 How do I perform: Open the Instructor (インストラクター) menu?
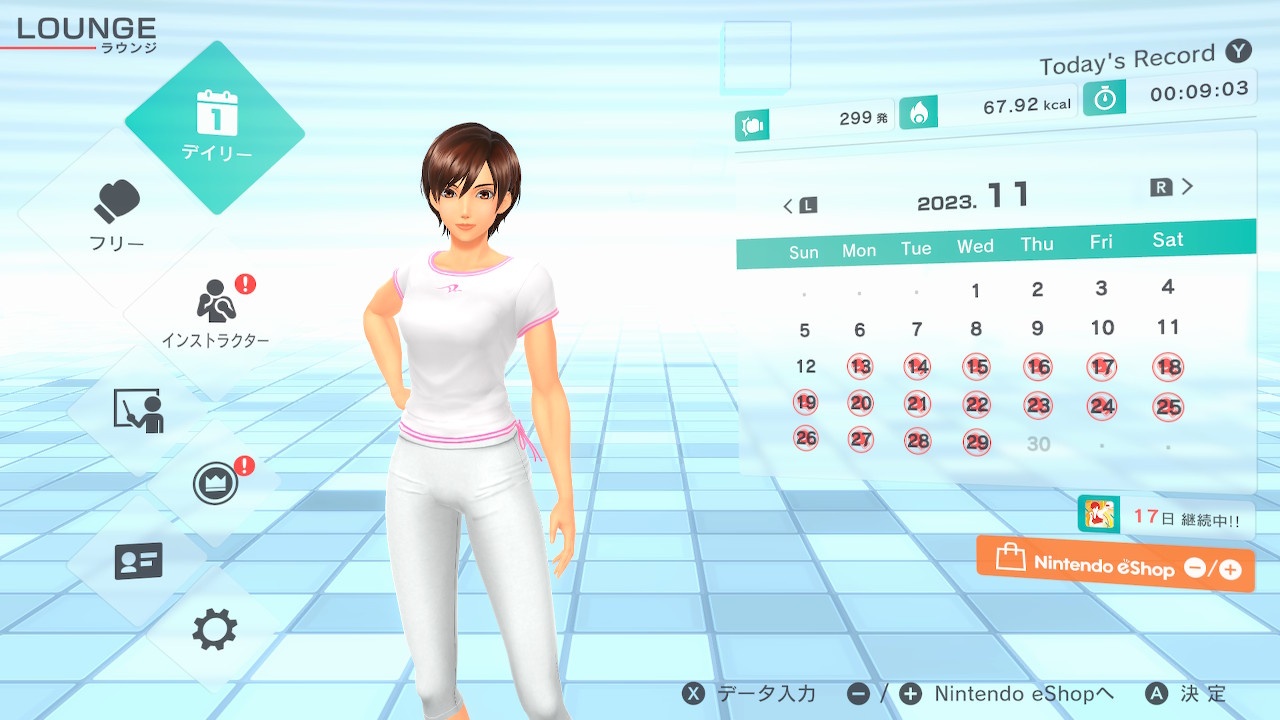coord(216,312)
